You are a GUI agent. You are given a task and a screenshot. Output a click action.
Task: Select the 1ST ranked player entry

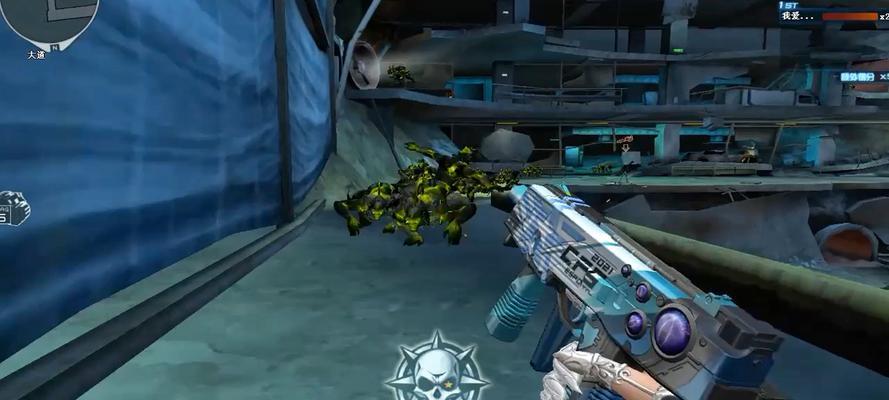coord(832,13)
